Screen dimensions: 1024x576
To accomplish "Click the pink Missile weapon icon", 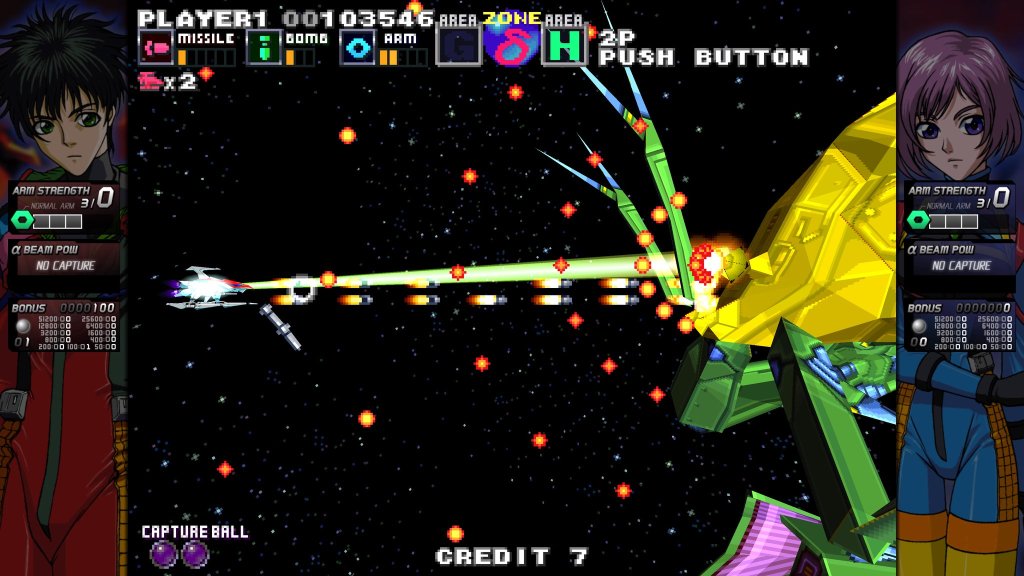I will (155, 48).
